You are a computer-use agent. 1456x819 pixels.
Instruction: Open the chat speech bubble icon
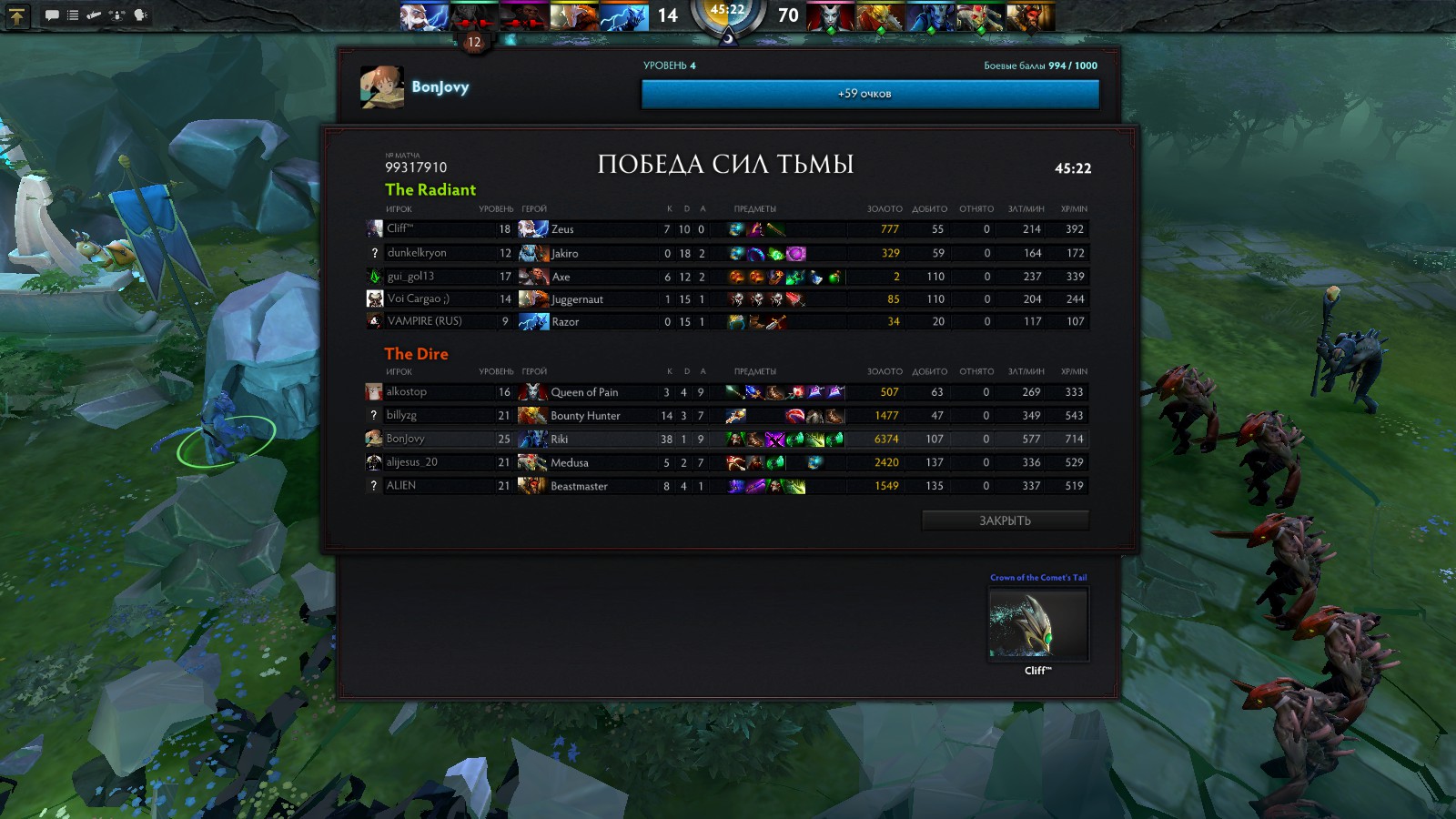tap(52, 15)
